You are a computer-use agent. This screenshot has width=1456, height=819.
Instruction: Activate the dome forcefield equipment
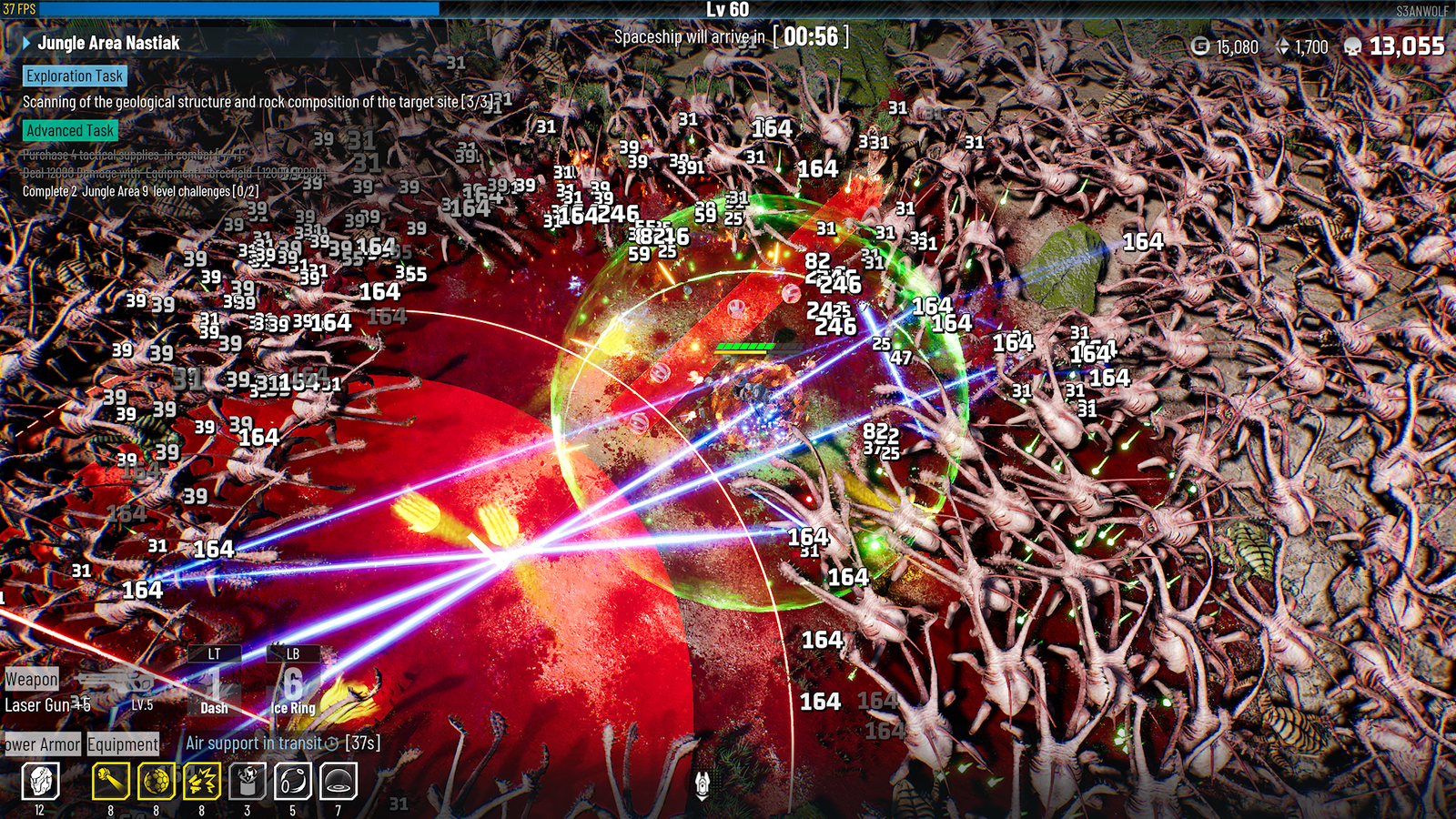point(338,781)
